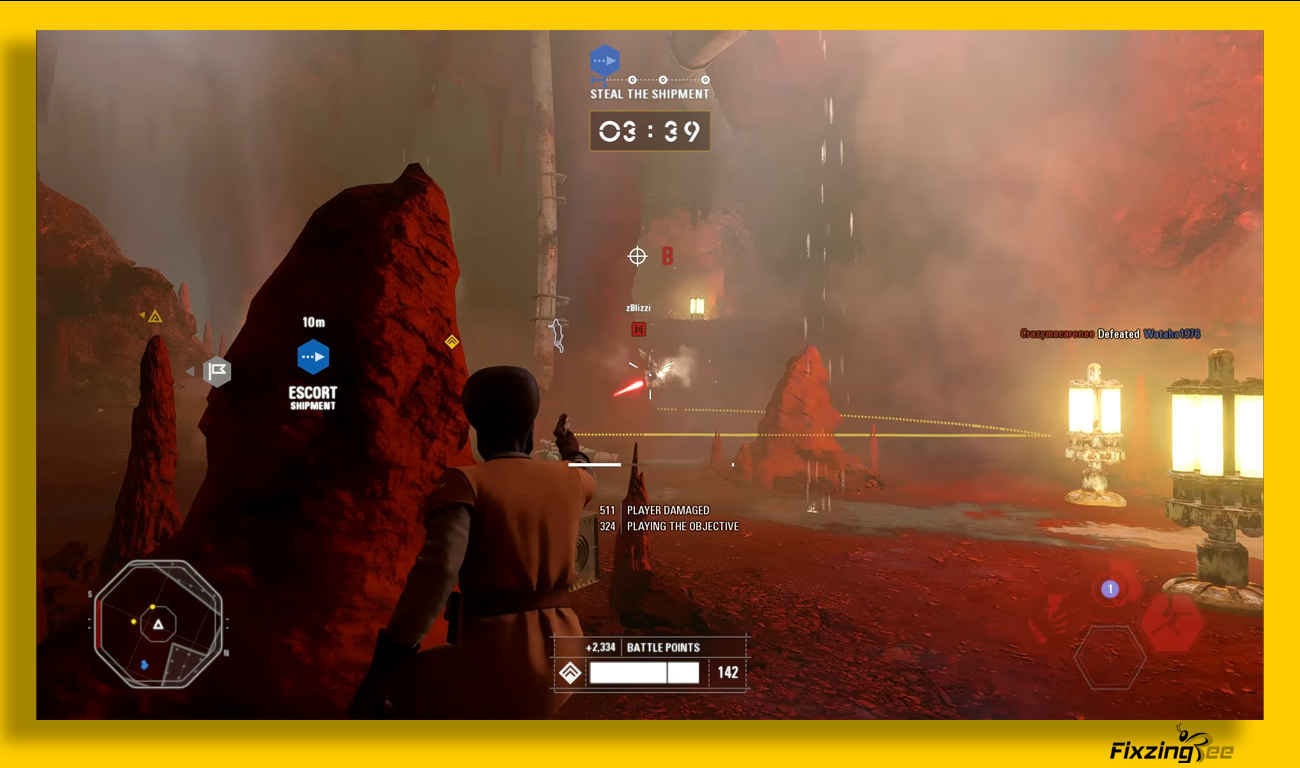Open the Fixzing Bee logo link

pyautogui.click(x=1172, y=748)
